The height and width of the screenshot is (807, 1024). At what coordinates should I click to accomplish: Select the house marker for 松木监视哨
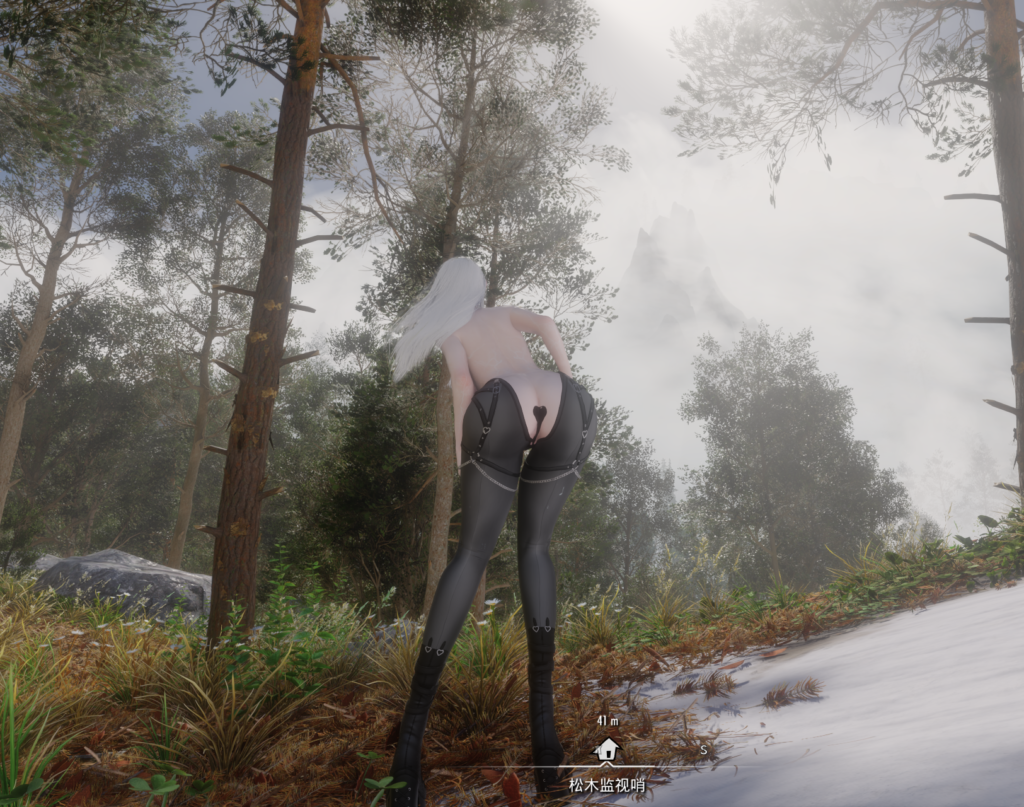tap(606, 750)
